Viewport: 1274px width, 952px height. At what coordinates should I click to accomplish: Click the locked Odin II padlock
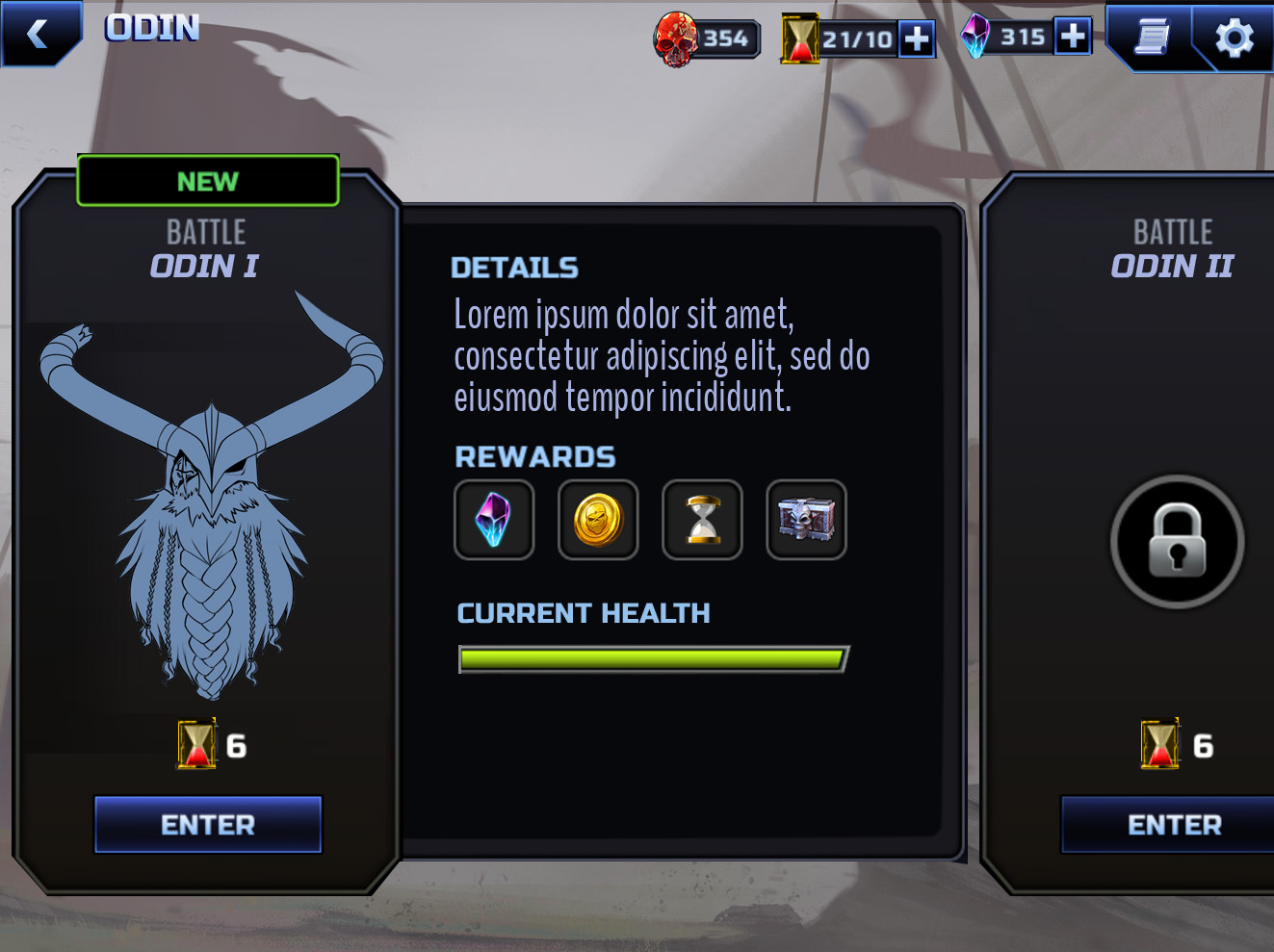click(x=1177, y=541)
